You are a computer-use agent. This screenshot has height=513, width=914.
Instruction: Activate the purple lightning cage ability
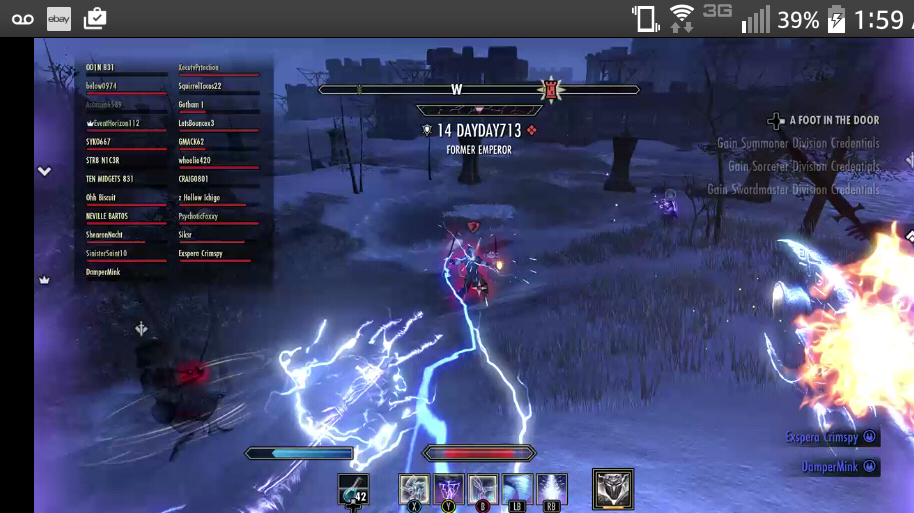pyautogui.click(x=449, y=489)
